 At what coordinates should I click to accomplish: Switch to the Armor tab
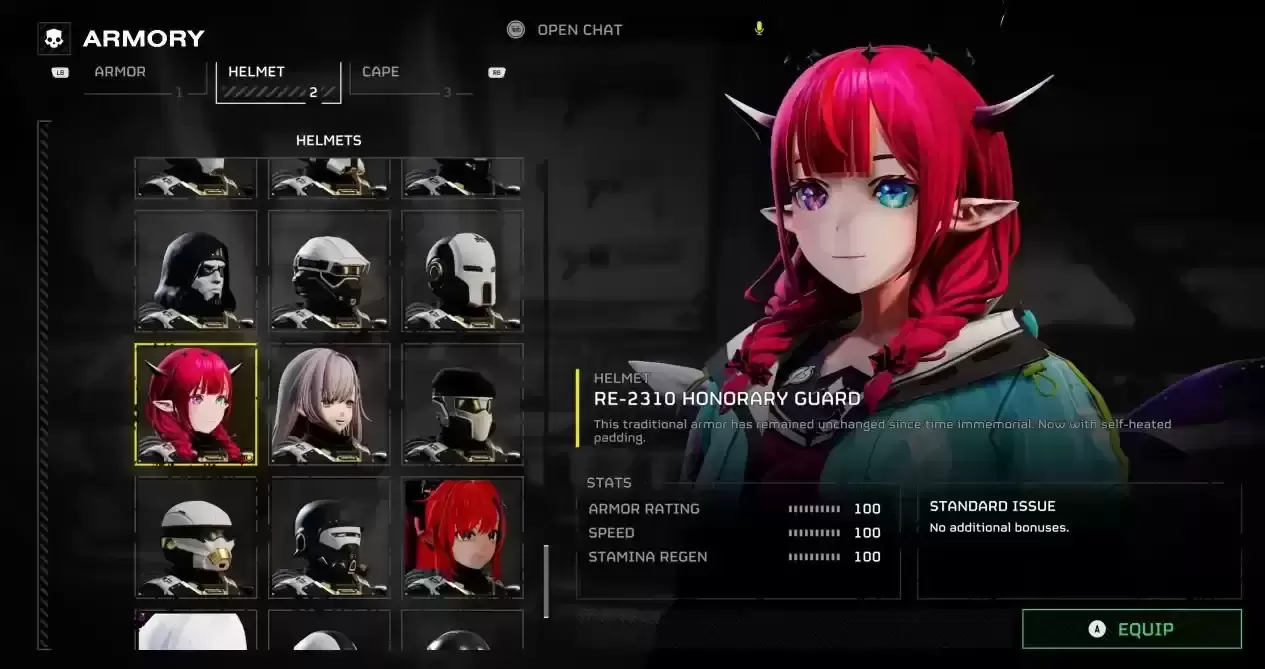tap(121, 73)
